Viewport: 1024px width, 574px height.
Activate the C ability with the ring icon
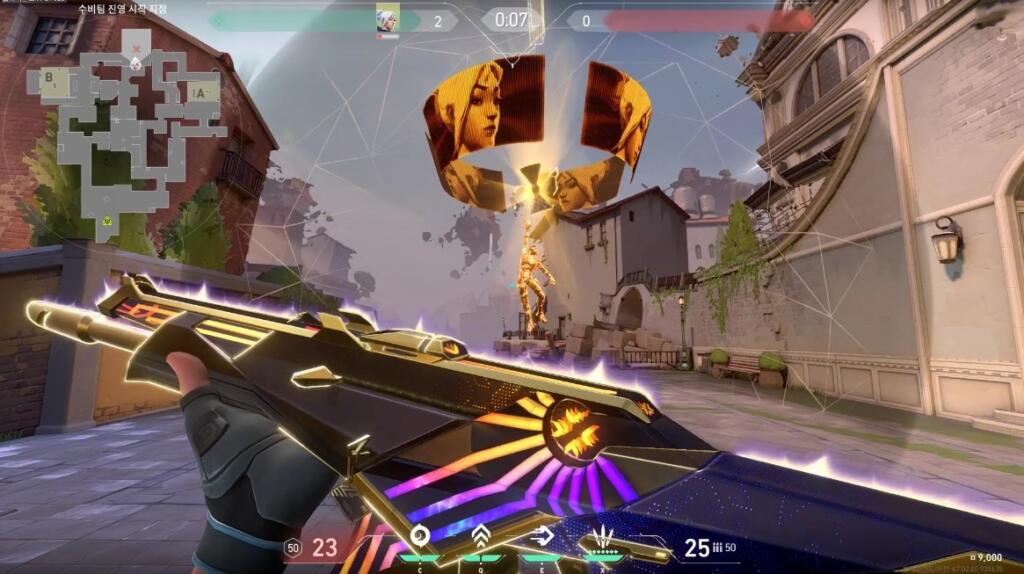pos(420,534)
